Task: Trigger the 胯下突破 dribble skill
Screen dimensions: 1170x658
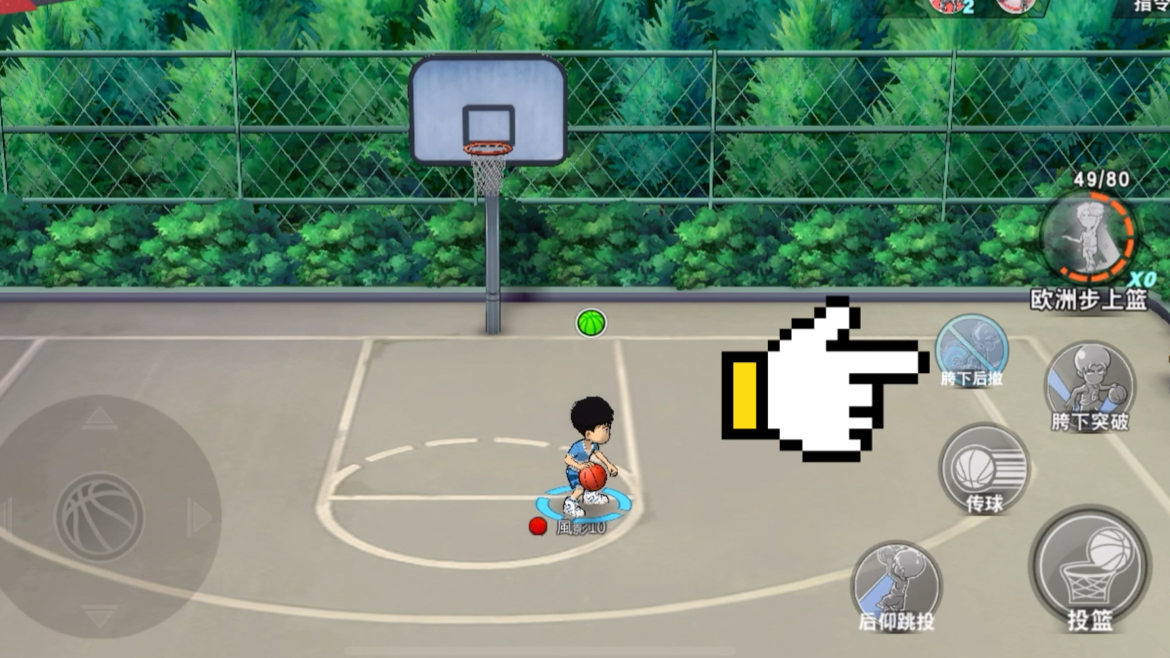Action: point(1089,384)
